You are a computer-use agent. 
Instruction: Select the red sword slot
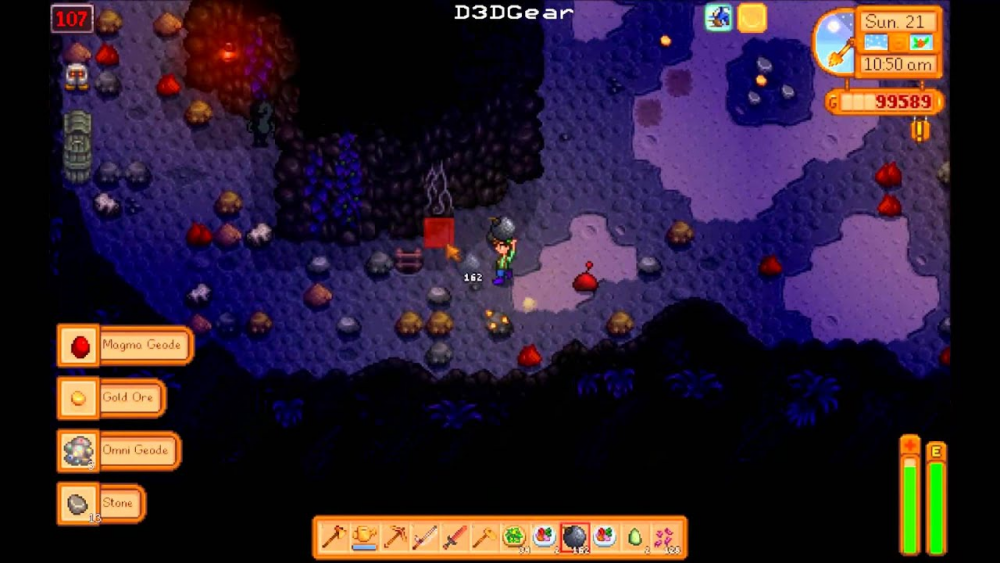coord(454,538)
